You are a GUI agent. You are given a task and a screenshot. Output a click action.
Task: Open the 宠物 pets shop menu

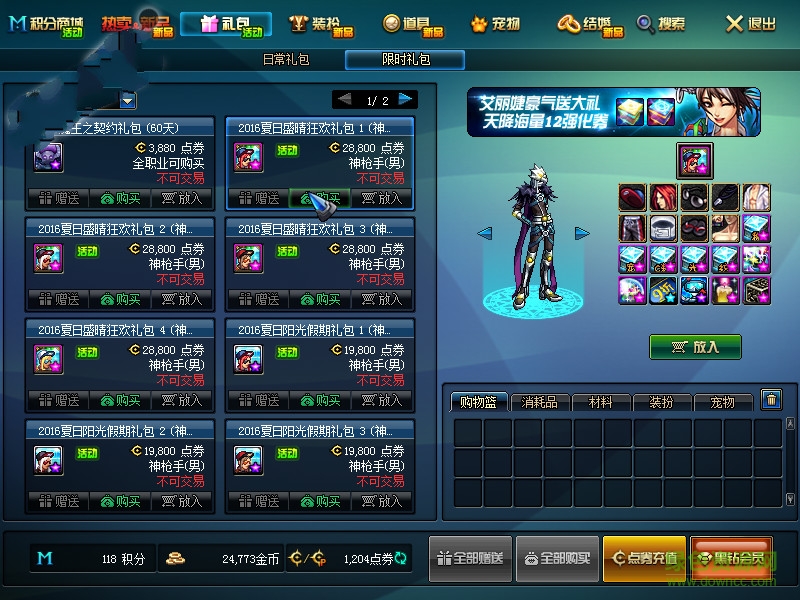click(496, 24)
